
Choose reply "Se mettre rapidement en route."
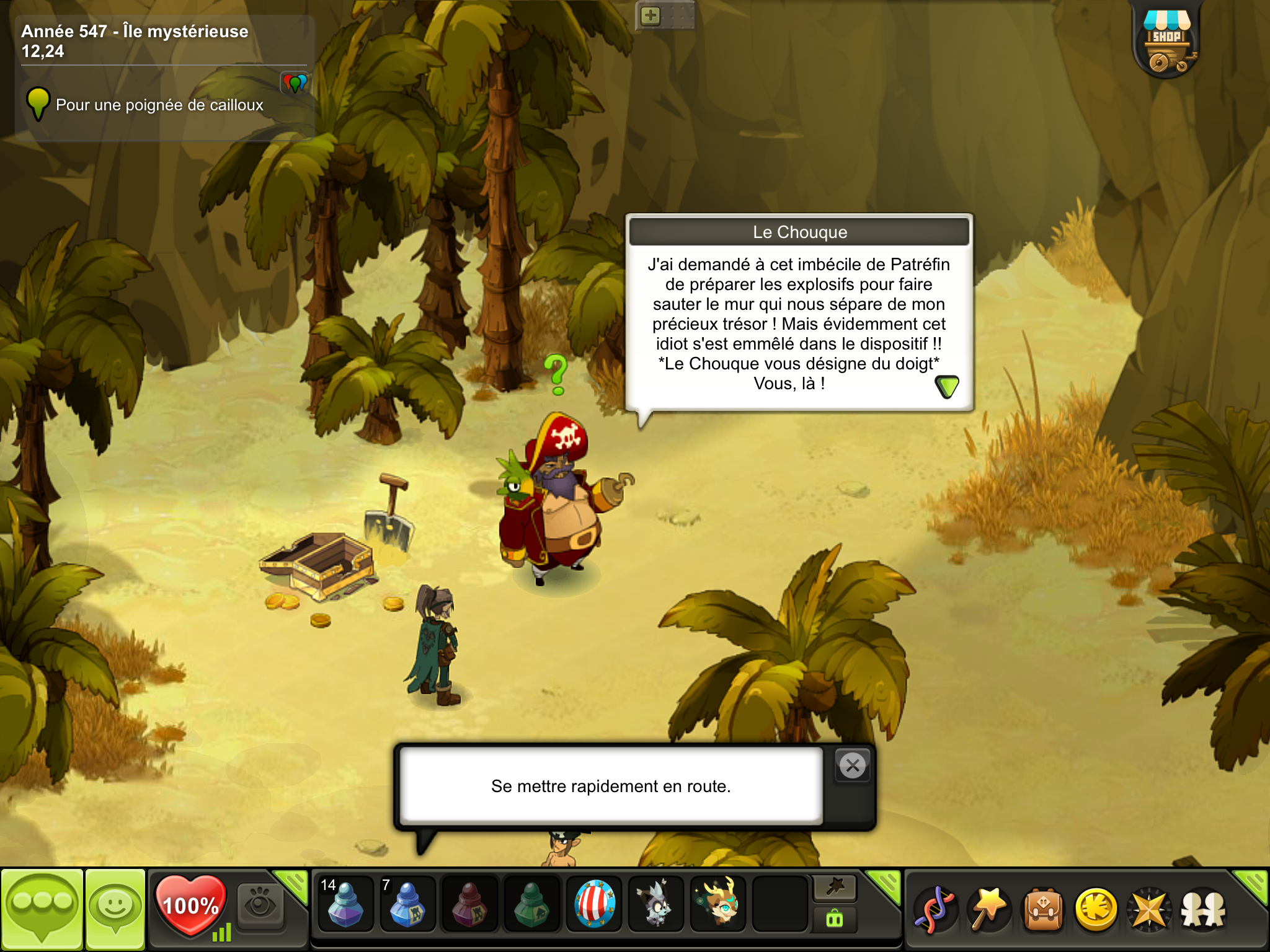point(611,786)
